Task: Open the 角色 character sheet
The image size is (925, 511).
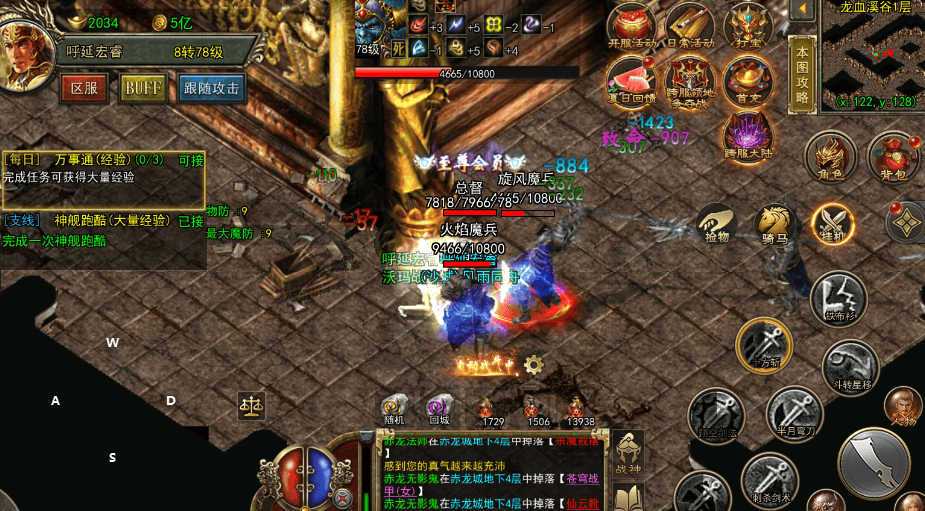Action: click(831, 157)
